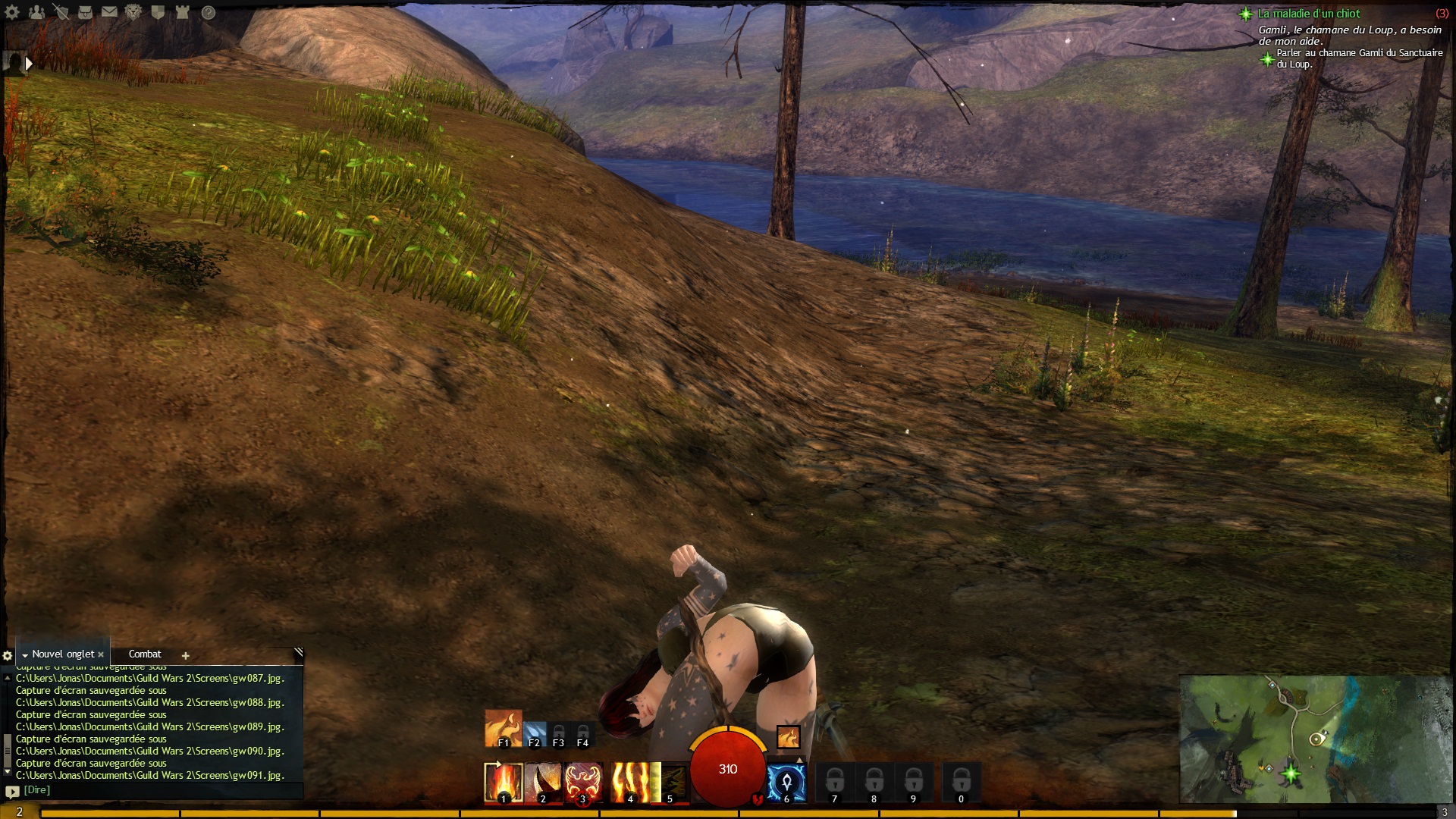The image size is (1456, 819).
Task: Open the help question mark icon
Action: coord(209,12)
